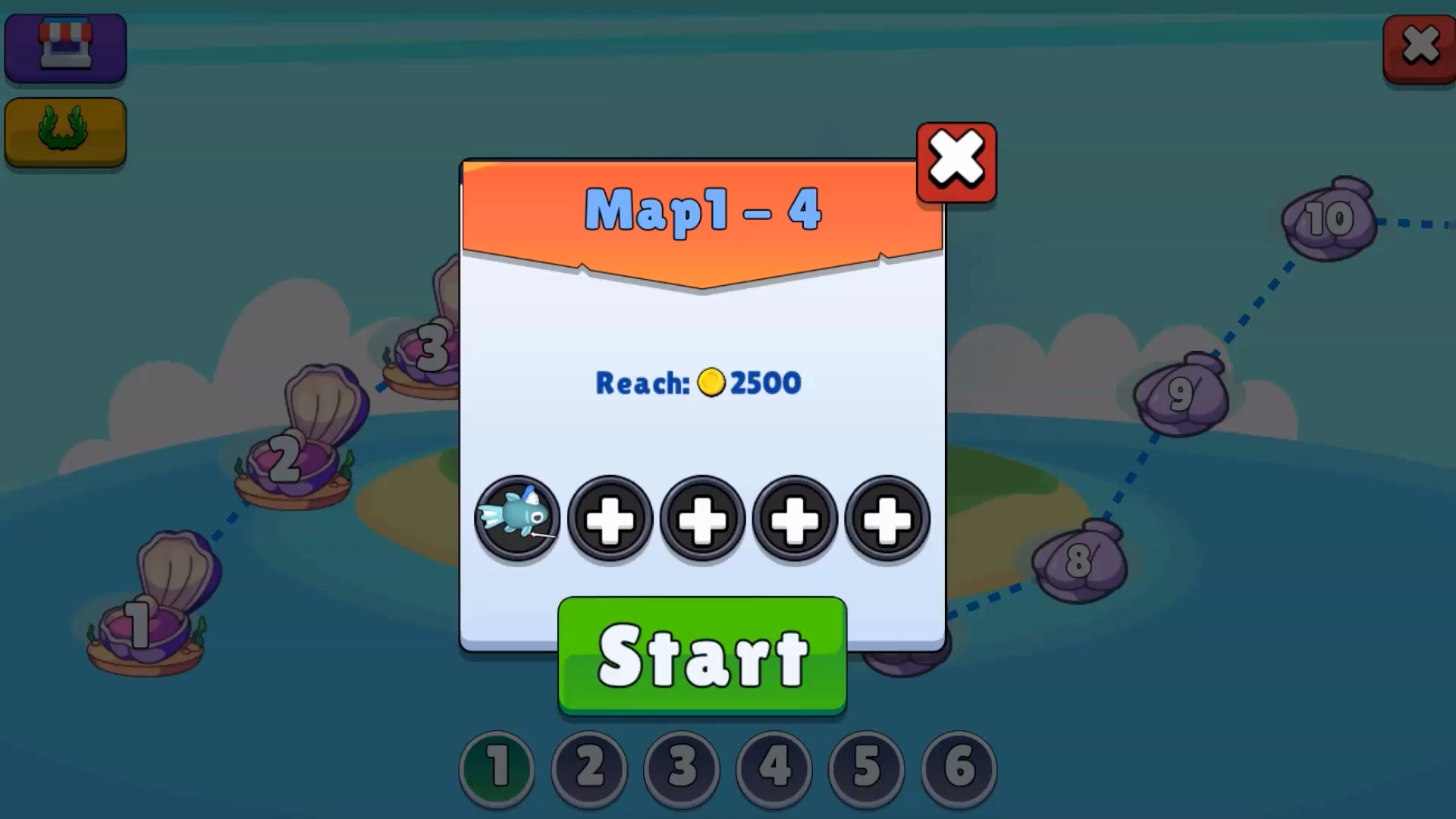
Task: Select the equipped fish in first loadout slot
Action: tap(518, 519)
